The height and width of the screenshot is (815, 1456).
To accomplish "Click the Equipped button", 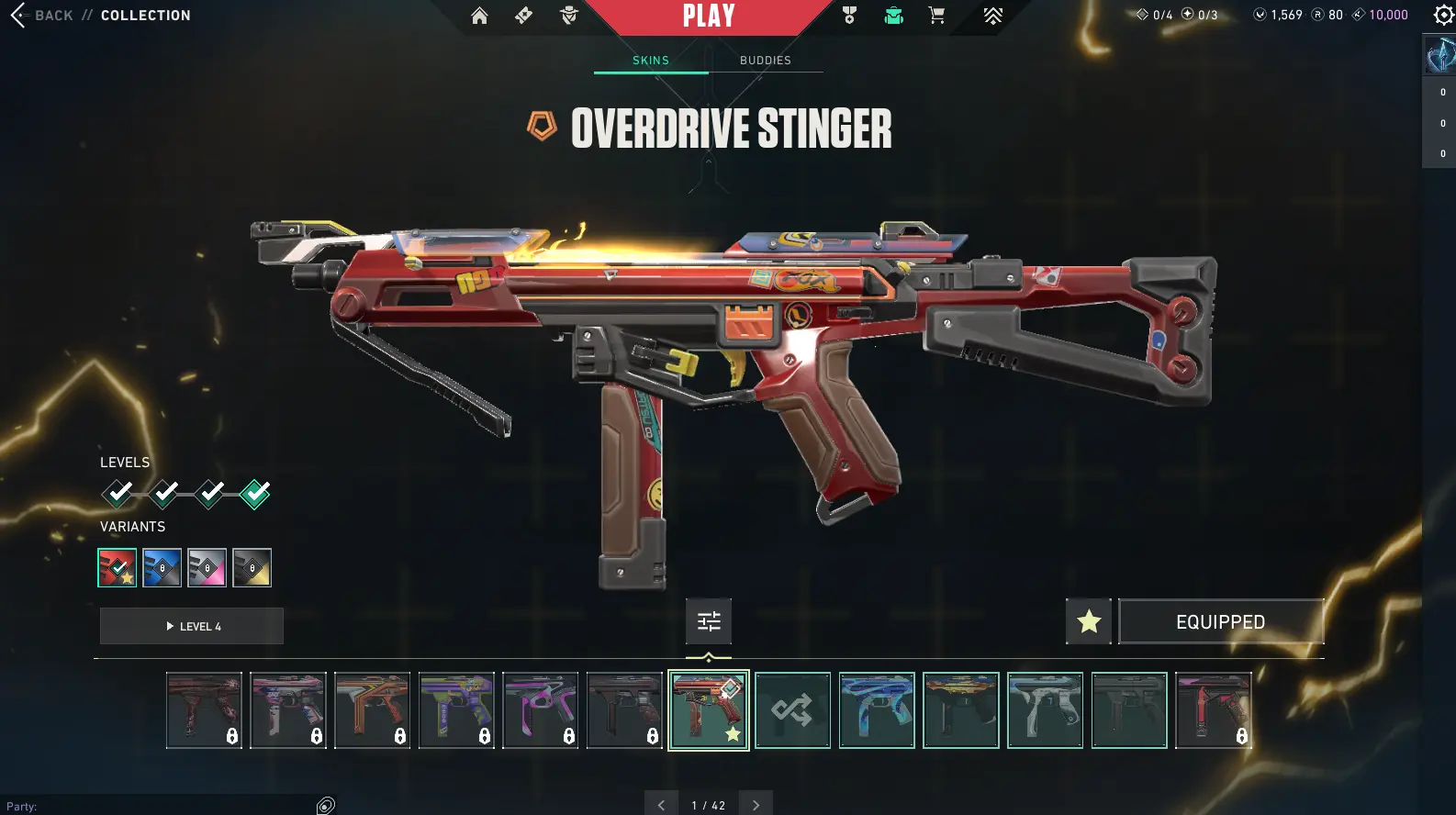I will point(1220,622).
